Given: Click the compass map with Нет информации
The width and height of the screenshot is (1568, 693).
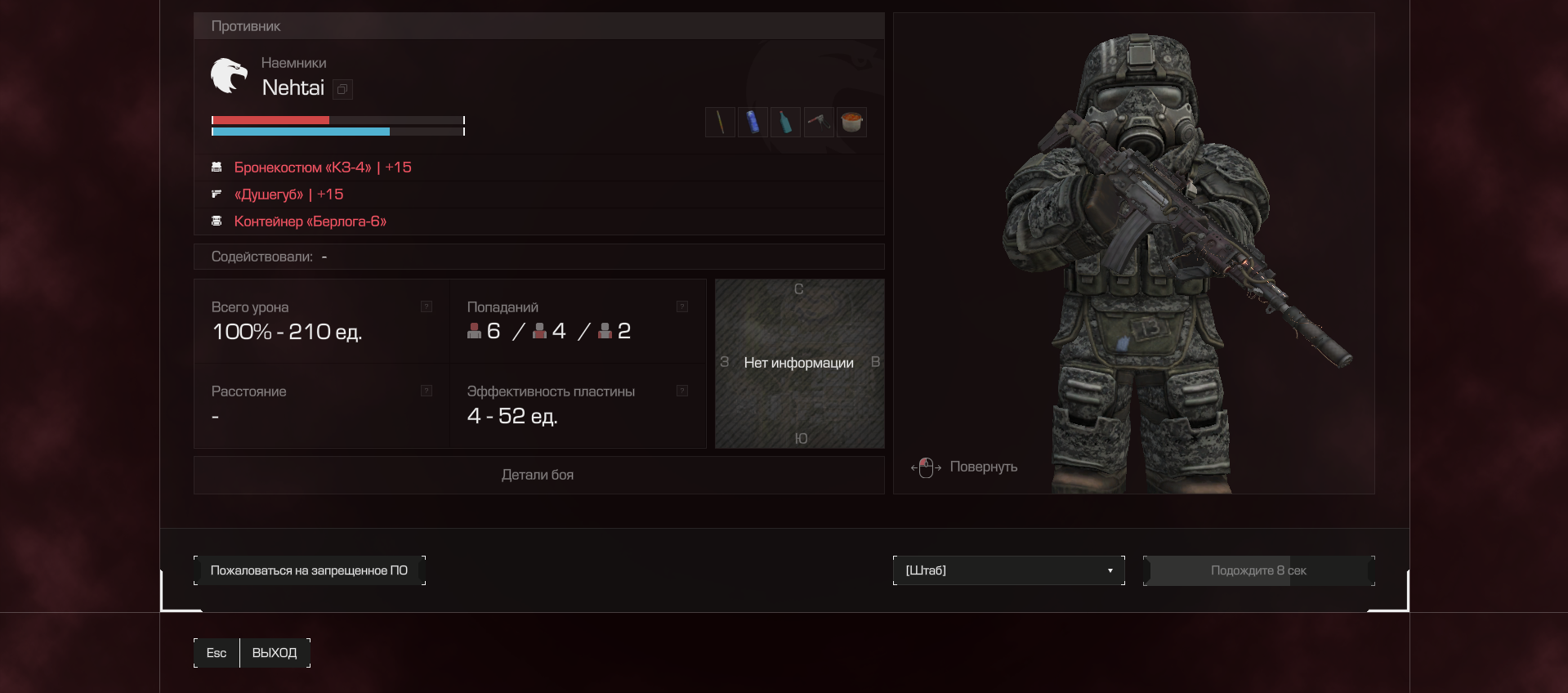Looking at the screenshot, I should pyautogui.click(x=799, y=364).
